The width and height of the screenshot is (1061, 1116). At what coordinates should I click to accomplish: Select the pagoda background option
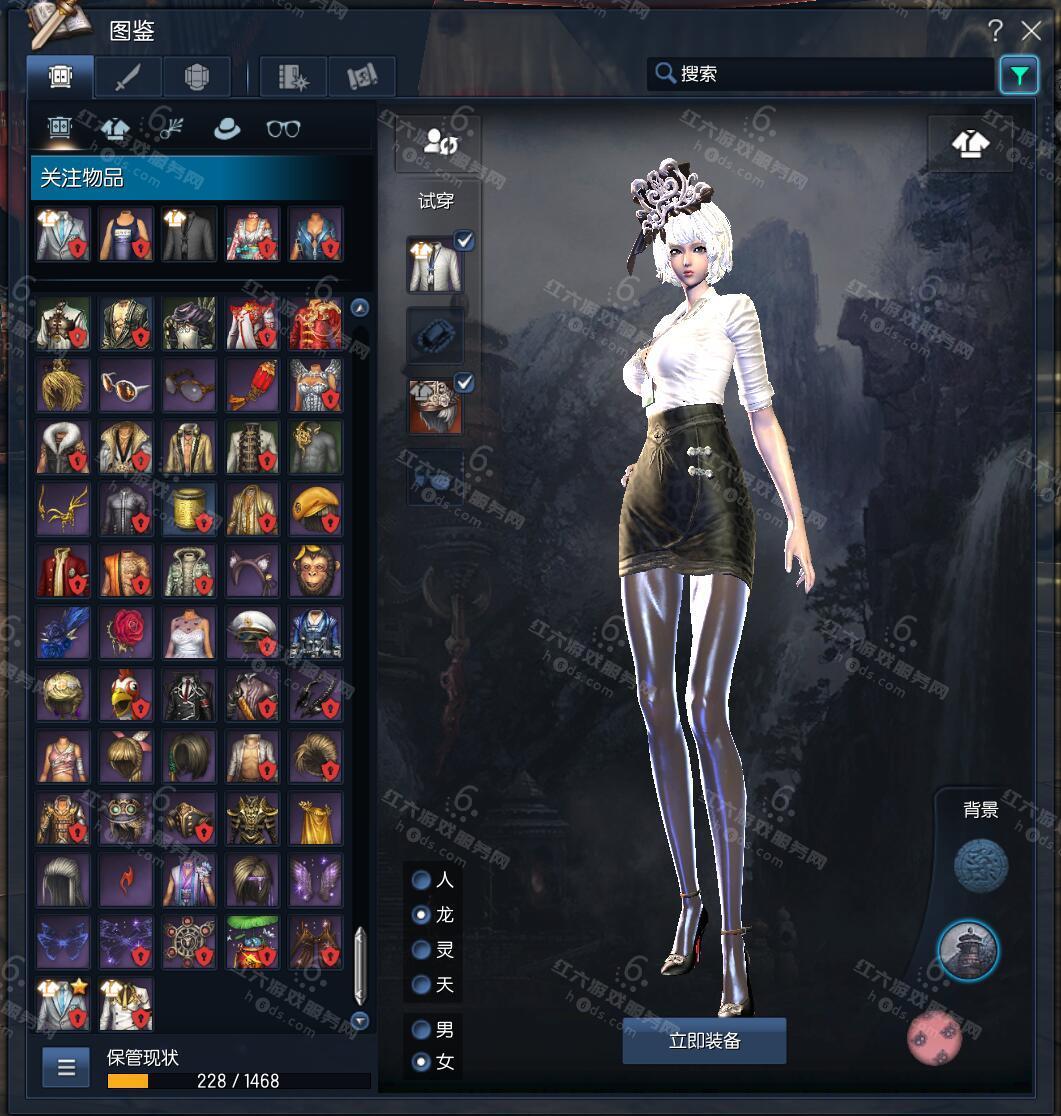click(x=967, y=950)
